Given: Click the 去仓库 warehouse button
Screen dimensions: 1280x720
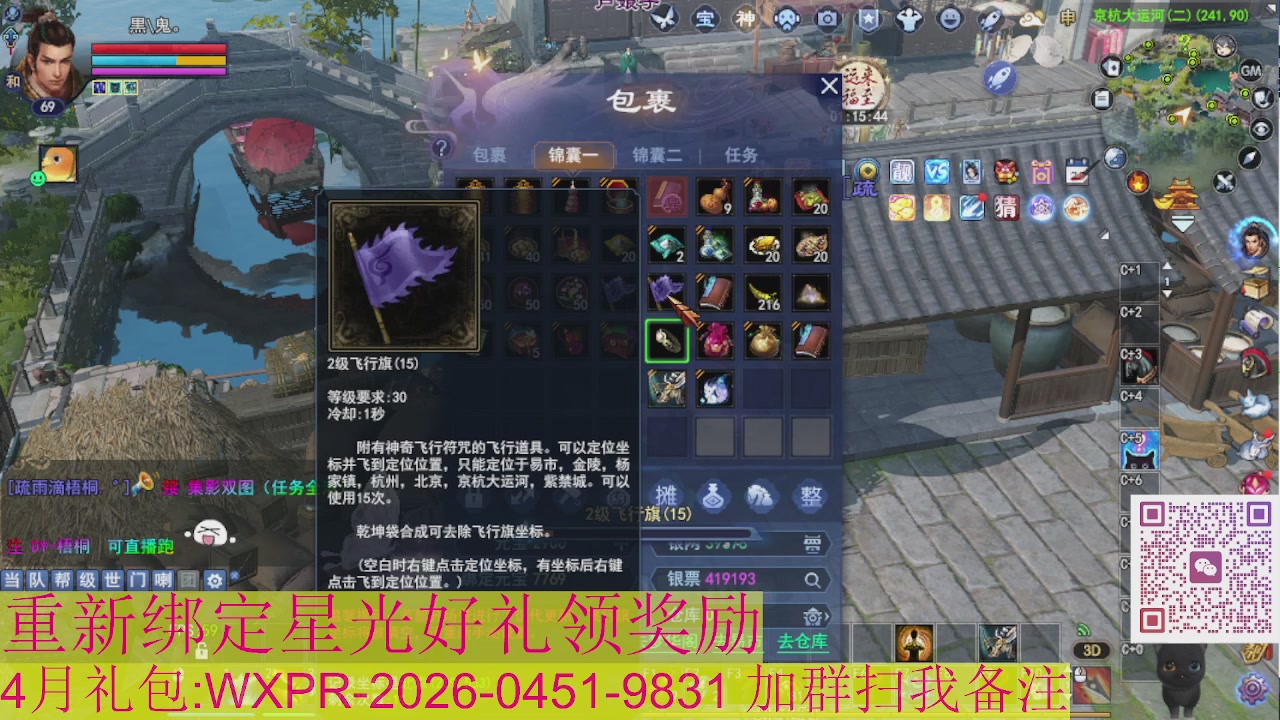Looking at the screenshot, I should tap(803, 642).
